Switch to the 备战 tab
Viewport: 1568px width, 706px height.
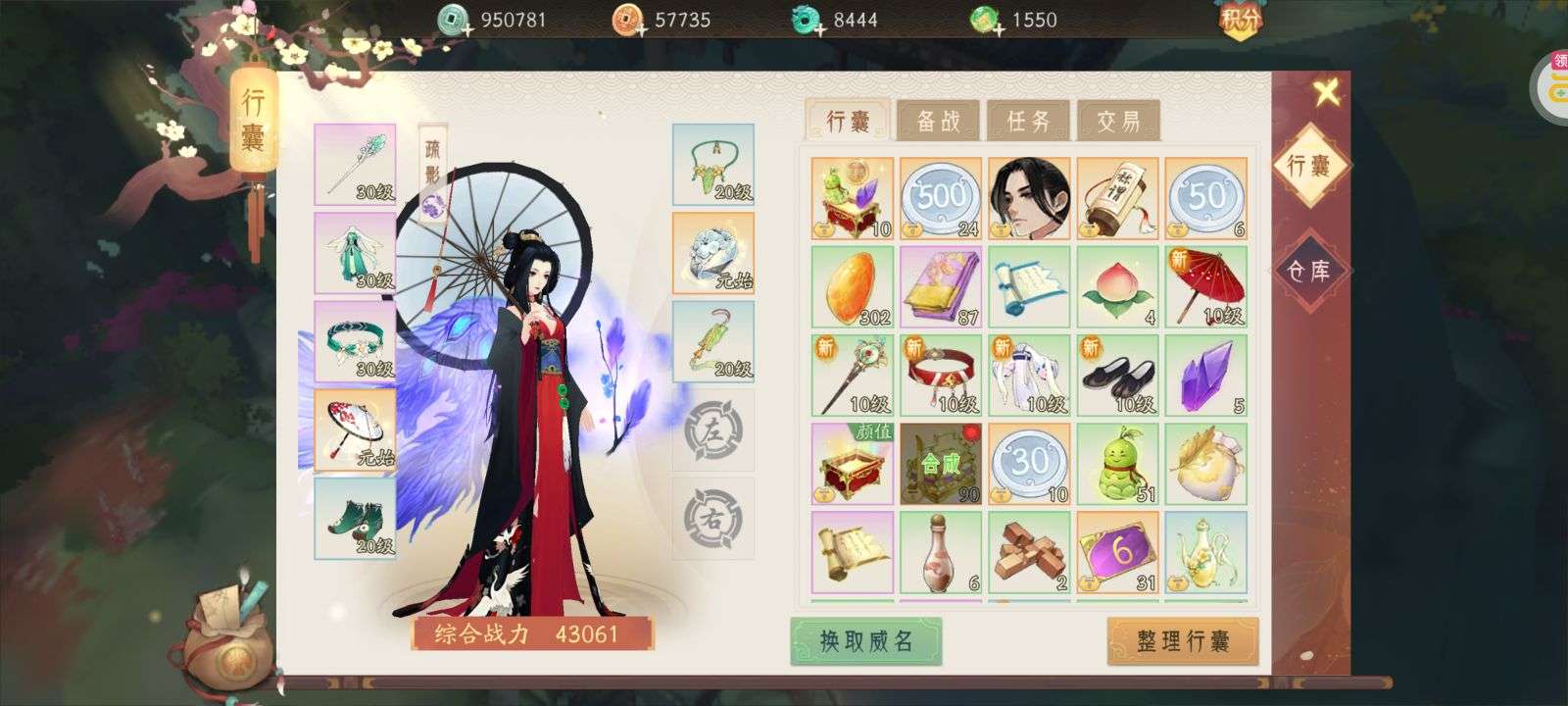tap(938, 121)
